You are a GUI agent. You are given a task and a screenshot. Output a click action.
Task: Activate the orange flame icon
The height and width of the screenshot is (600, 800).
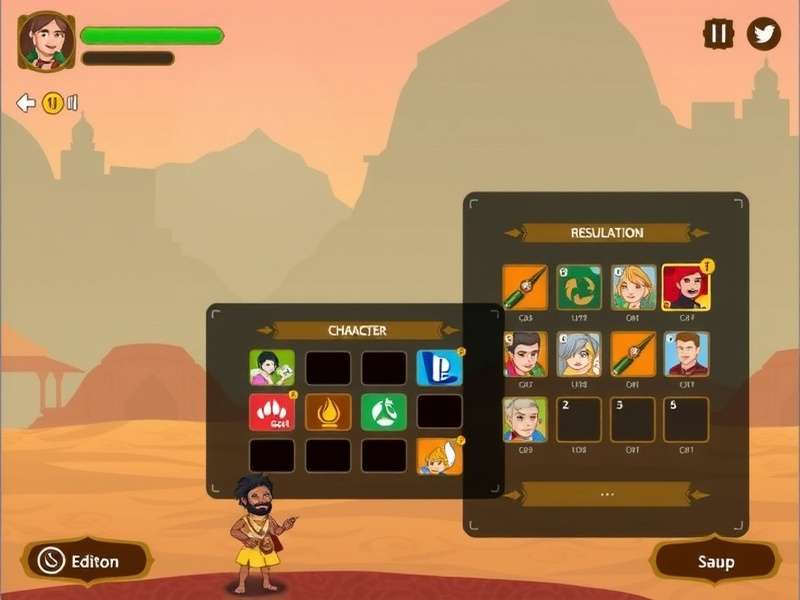pyautogui.click(x=328, y=411)
